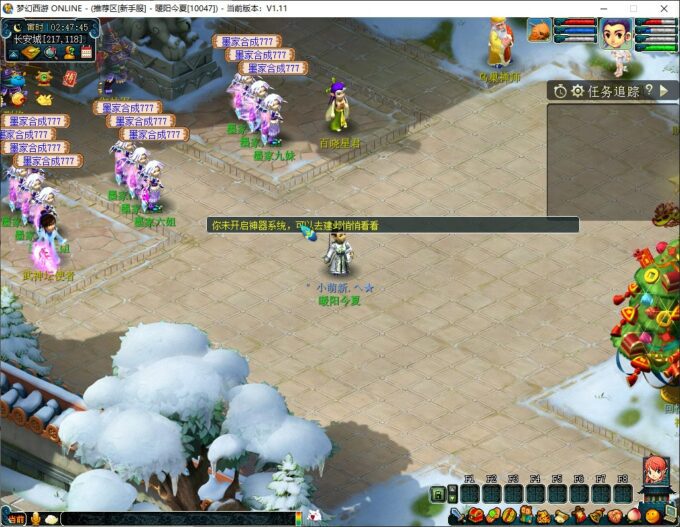The height and width of the screenshot is (527, 680).
Task: Open the calendar icon under the clock
Action: click(86, 52)
